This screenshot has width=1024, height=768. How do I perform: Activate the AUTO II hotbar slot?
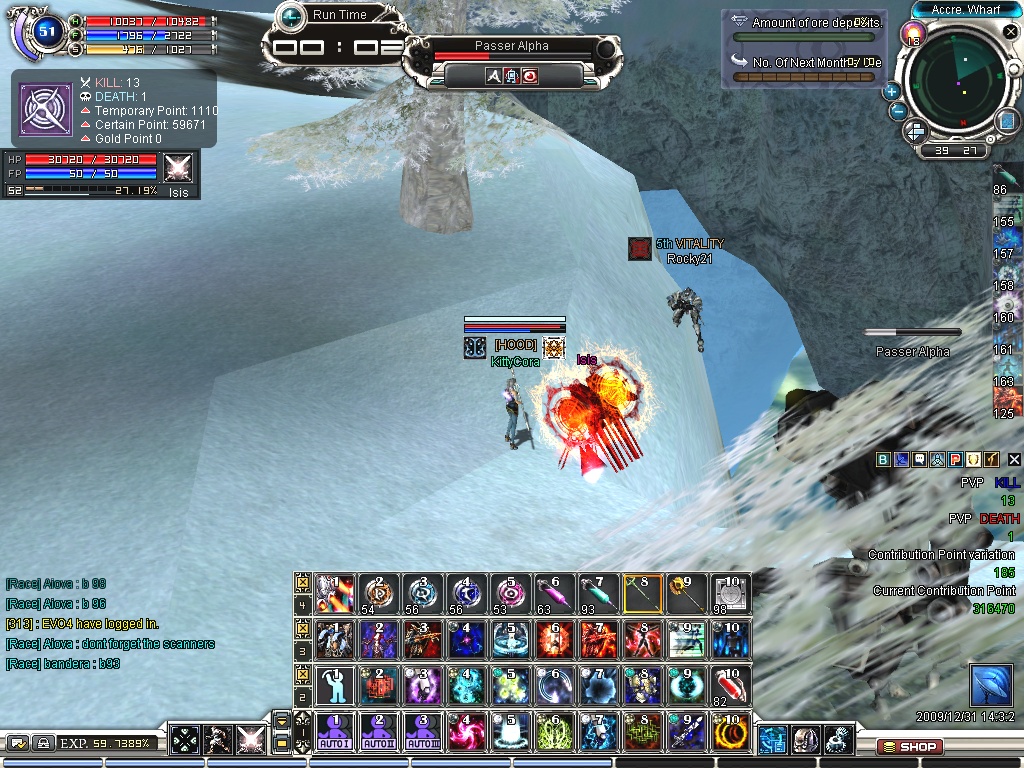[x=378, y=732]
